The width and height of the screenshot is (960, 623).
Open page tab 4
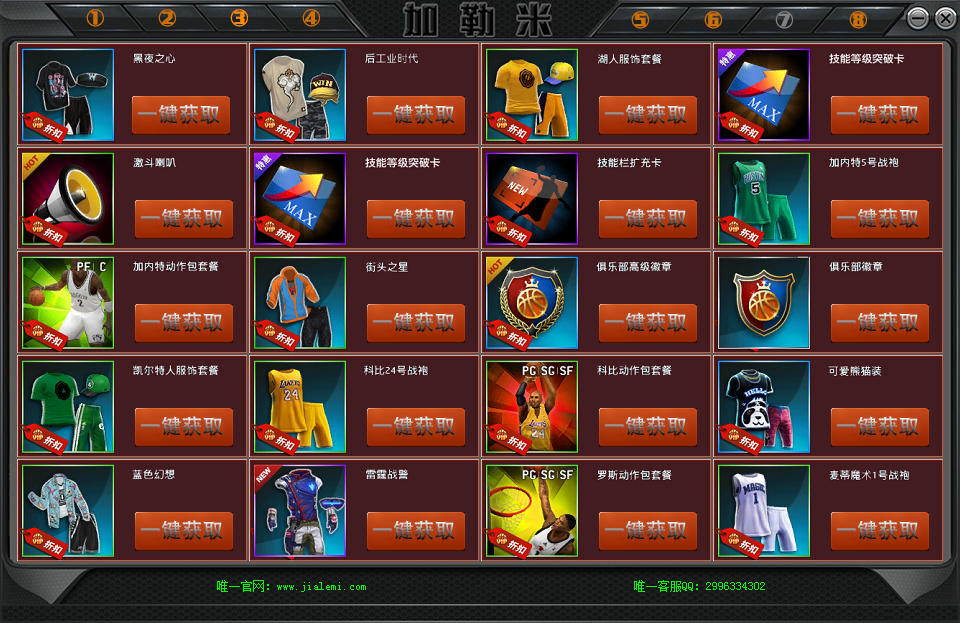(311, 18)
